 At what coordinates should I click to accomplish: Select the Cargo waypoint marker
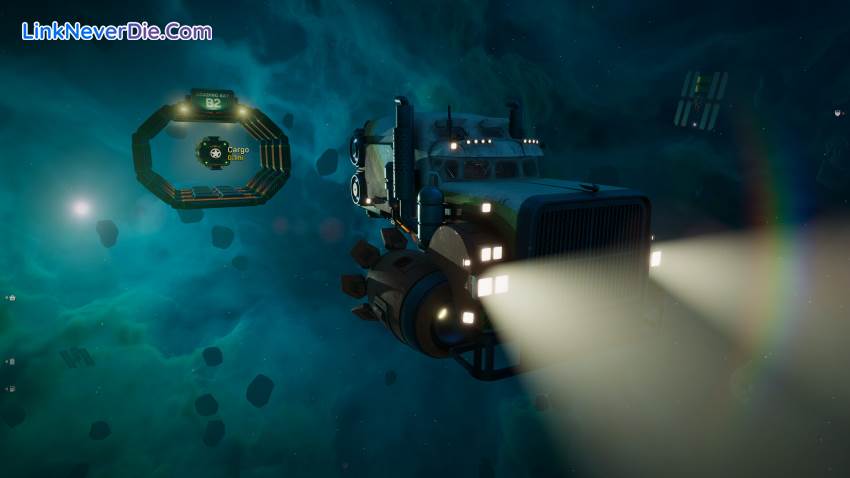pyautogui.click(x=211, y=152)
